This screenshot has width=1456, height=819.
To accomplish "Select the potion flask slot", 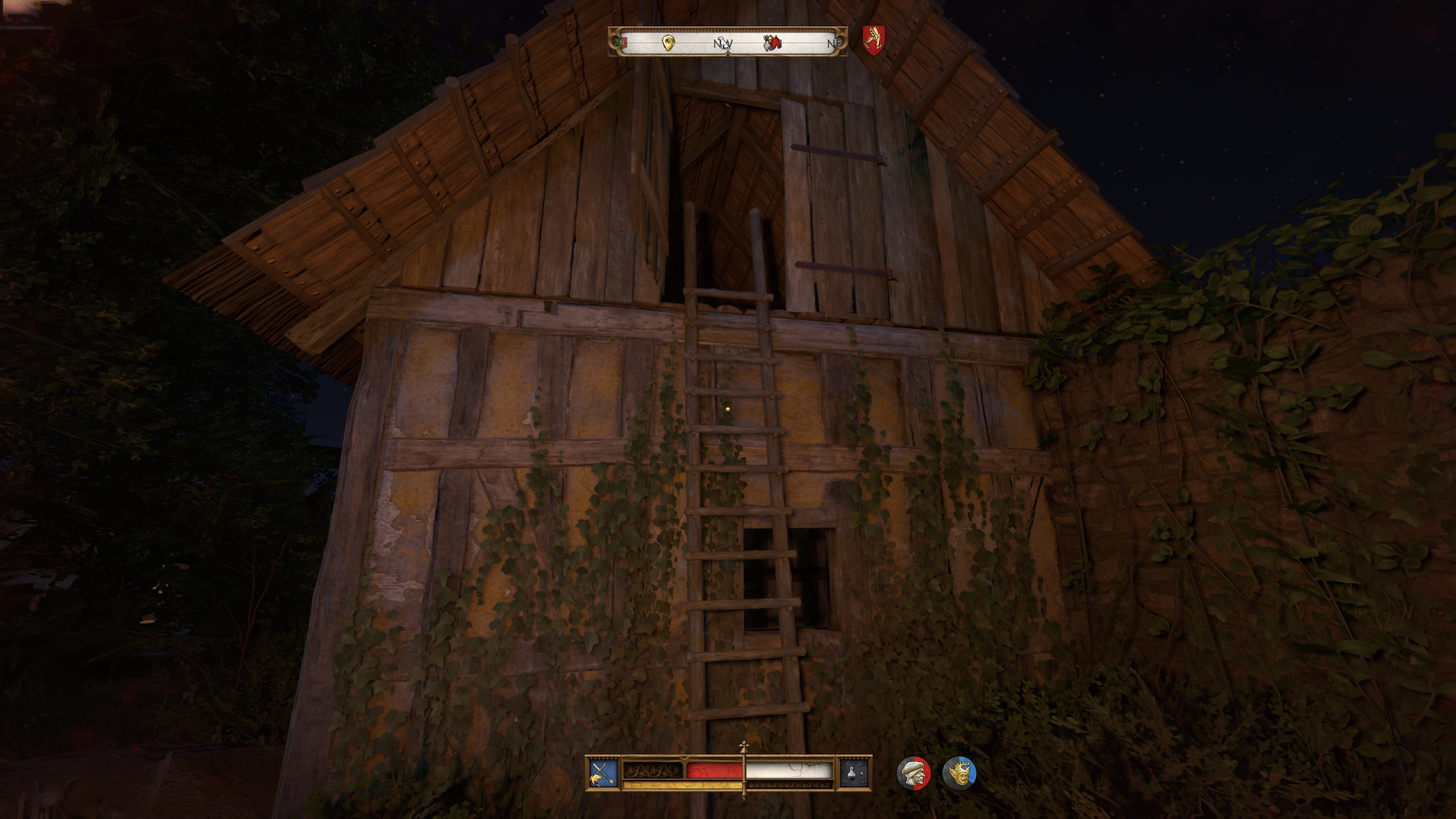I will tap(854, 773).
